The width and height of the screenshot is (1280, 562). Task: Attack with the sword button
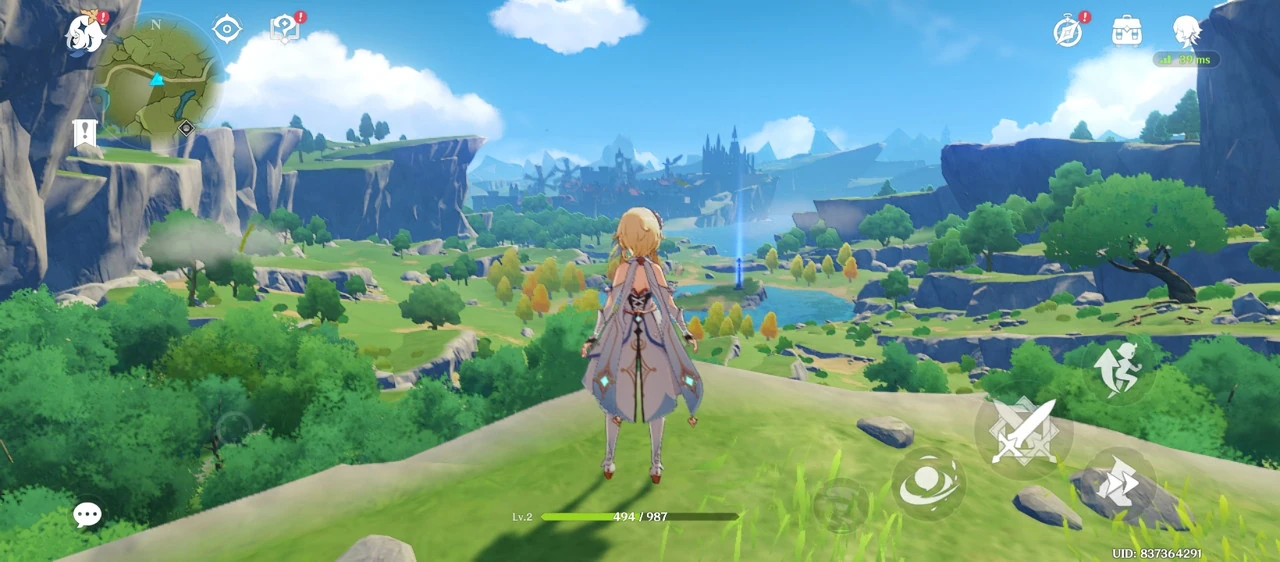tap(1022, 431)
